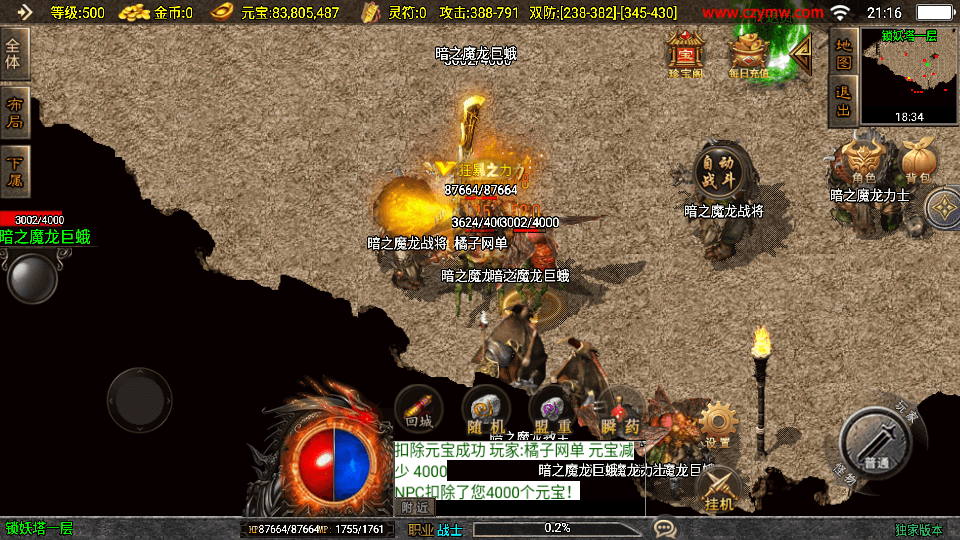
Task: Use the 回城 return scroll
Action: tap(419, 409)
